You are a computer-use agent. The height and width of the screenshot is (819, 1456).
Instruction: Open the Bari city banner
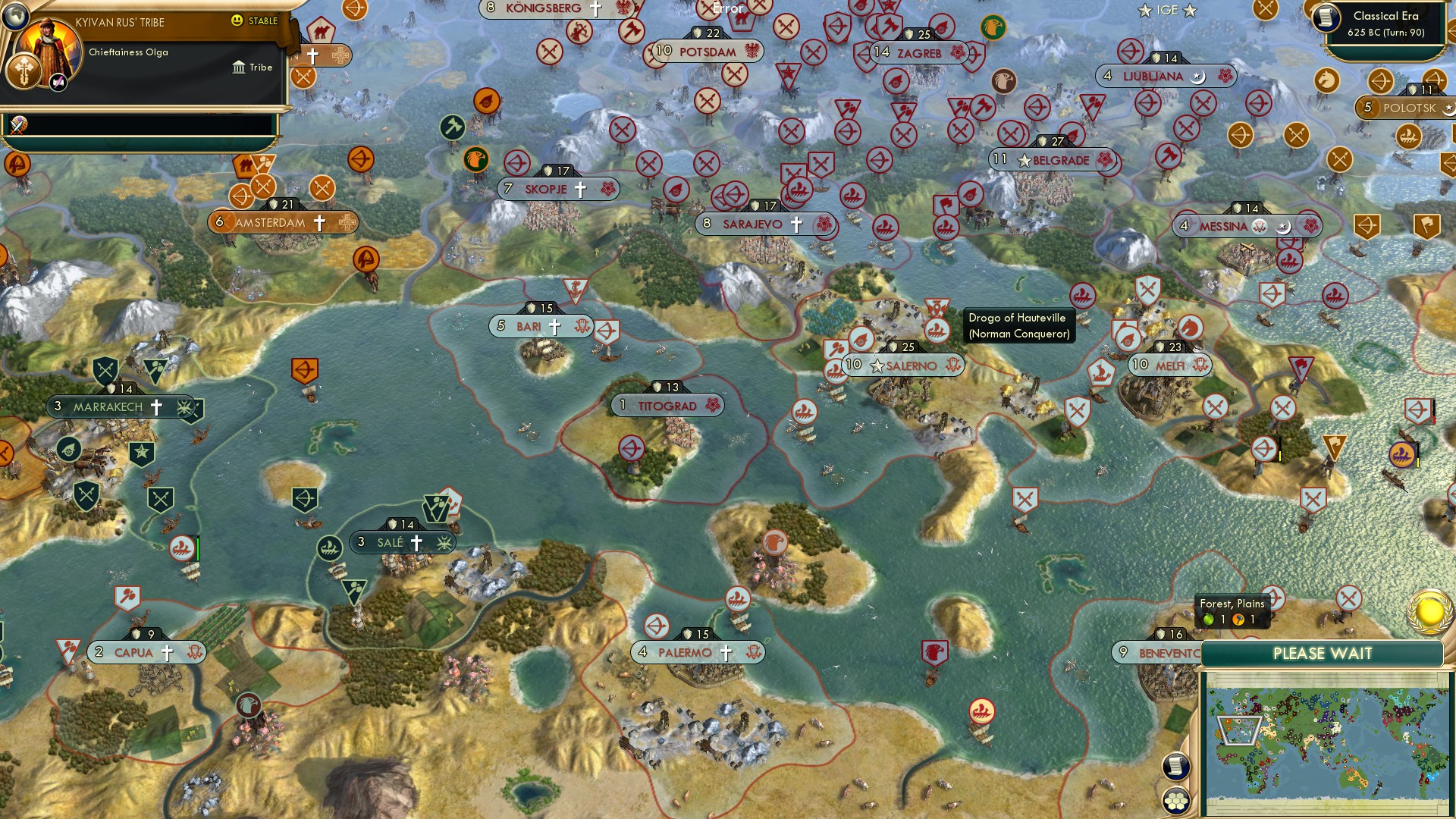point(540,326)
